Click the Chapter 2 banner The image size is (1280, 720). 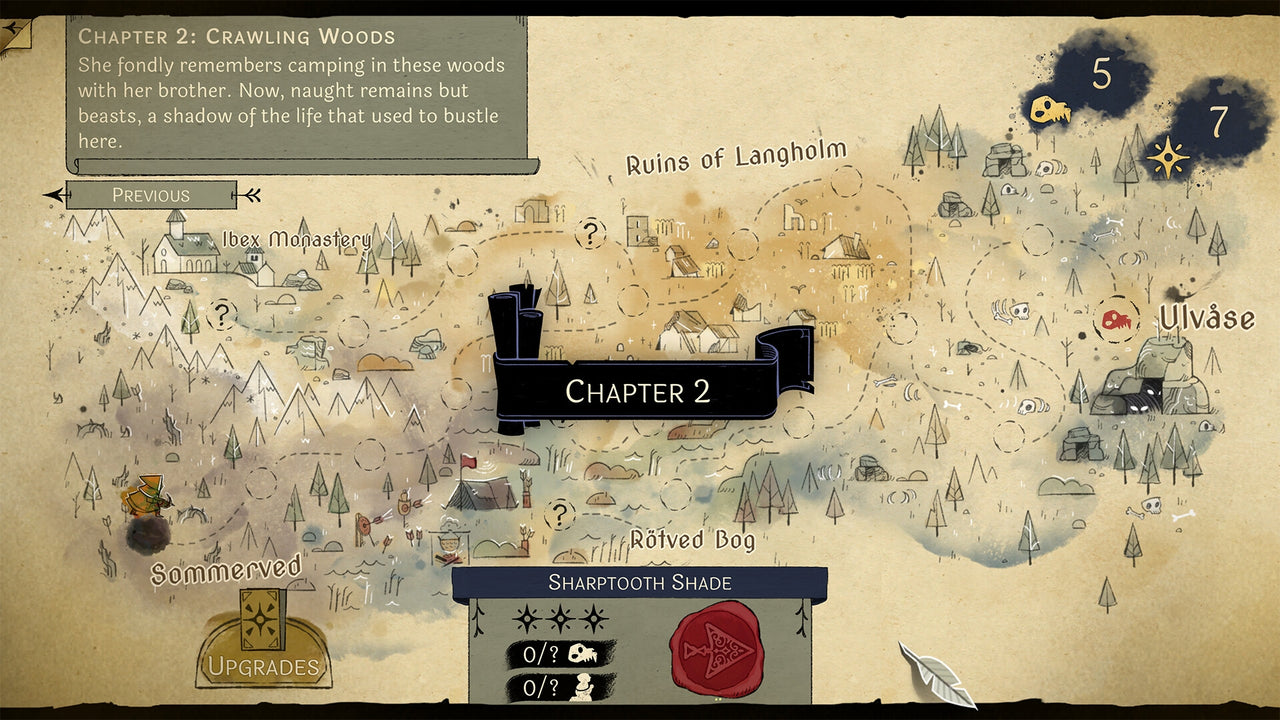pyautogui.click(x=640, y=390)
